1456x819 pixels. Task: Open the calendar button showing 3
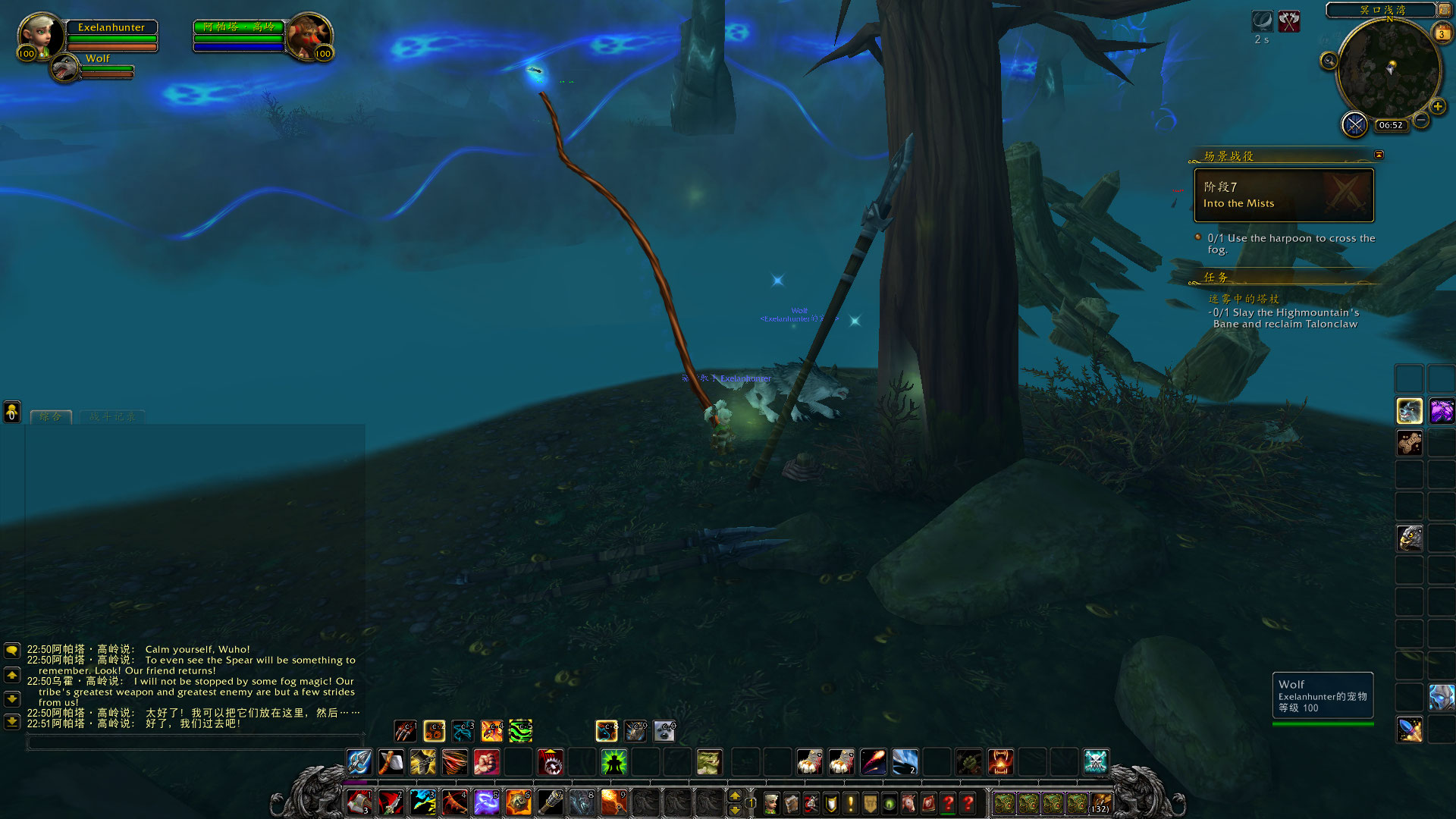pos(1441,33)
